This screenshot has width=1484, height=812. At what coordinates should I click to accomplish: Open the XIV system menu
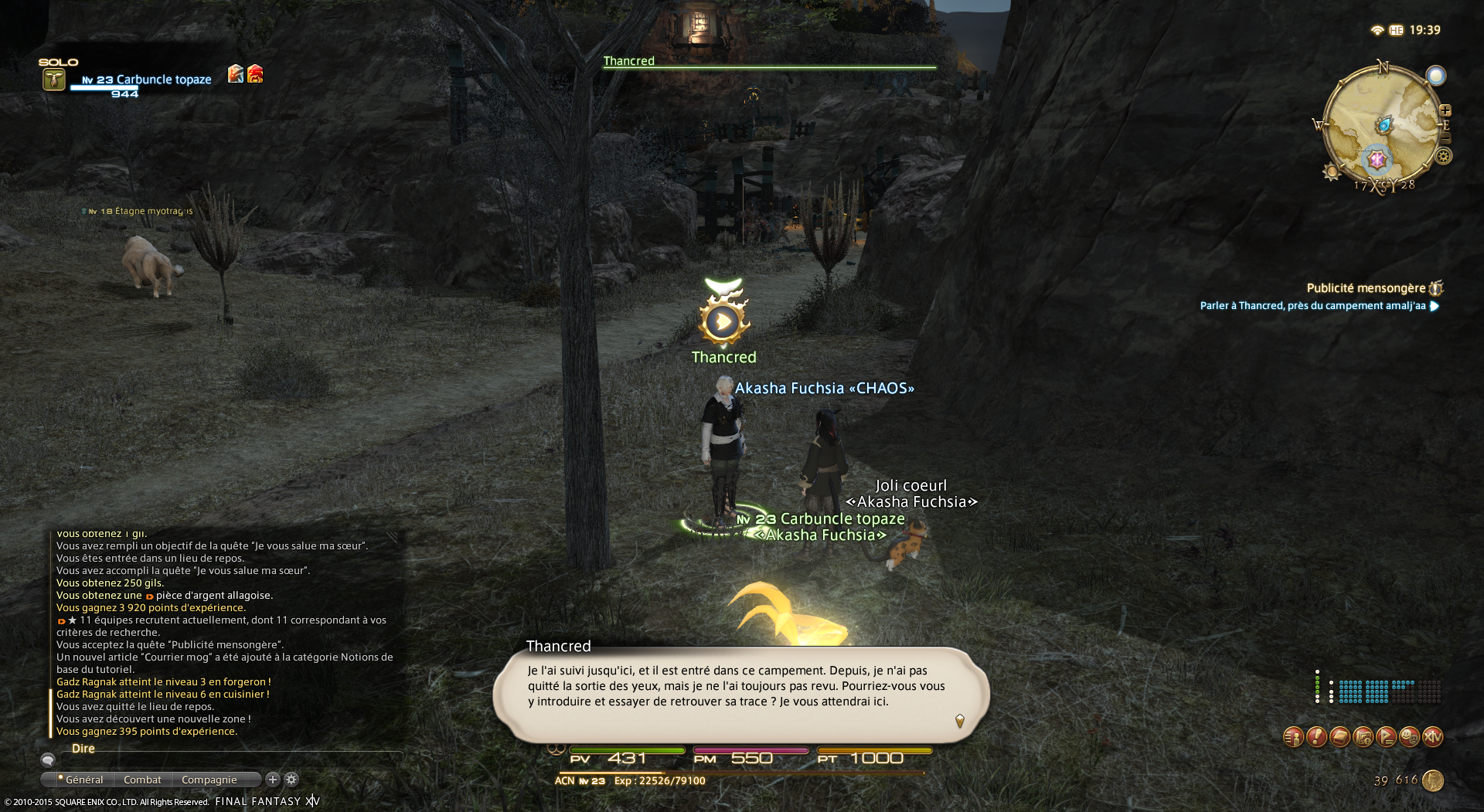pyautogui.click(x=1432, y=737)
